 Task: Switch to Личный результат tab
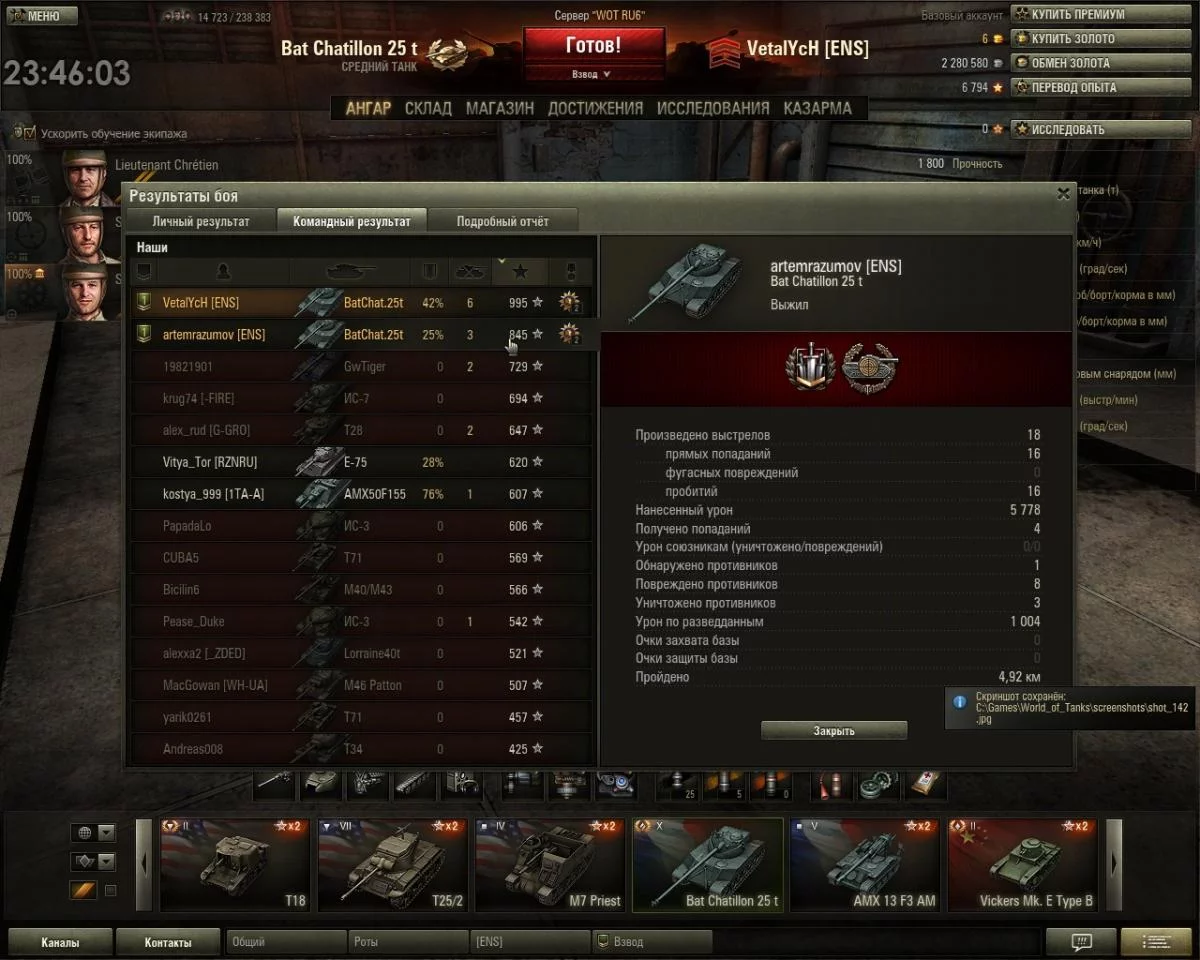coord(201,221)
